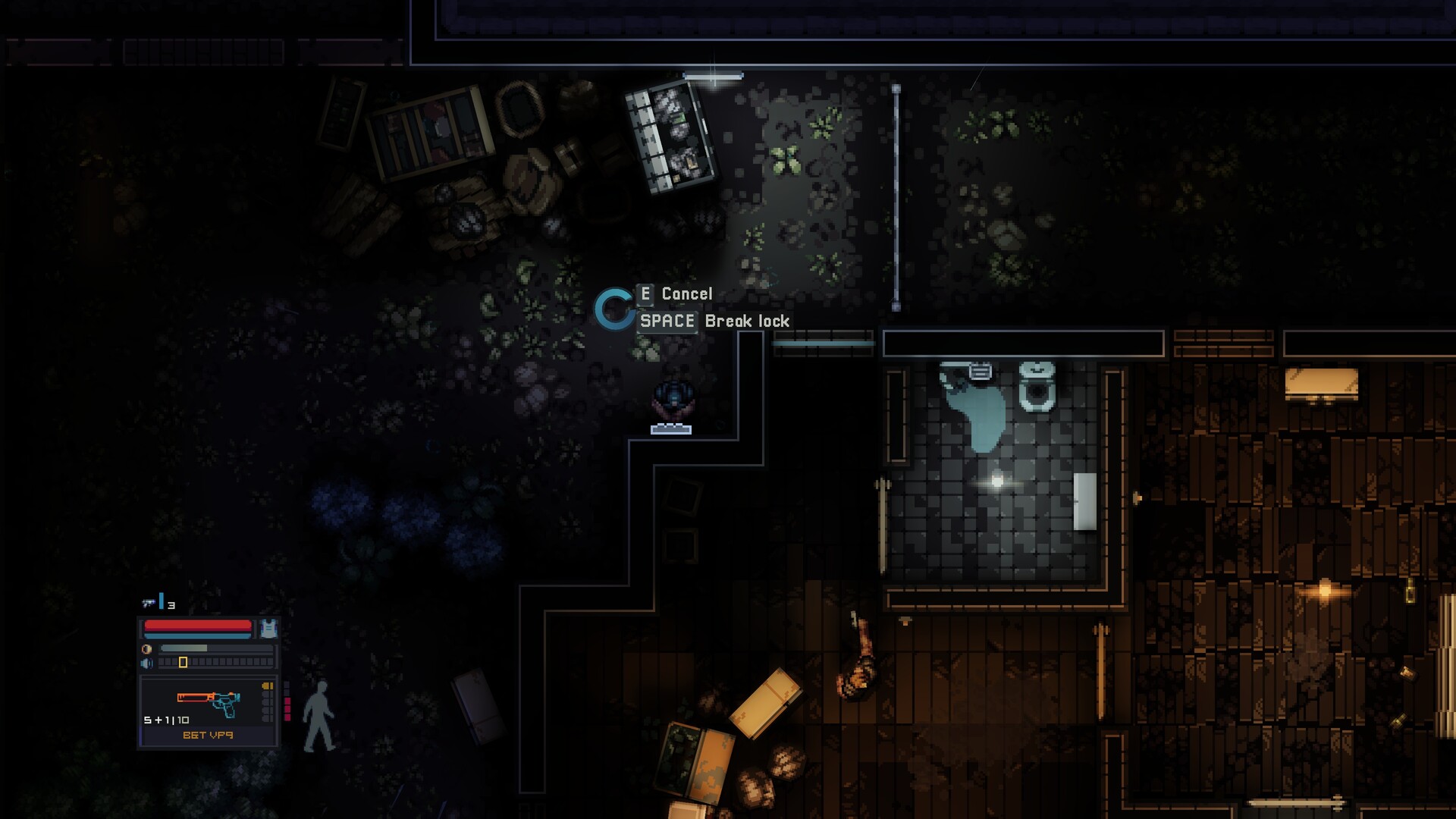The image size is (1456, 819).
Task: Click the number 3 next to the pistol icon
Action: 171,604
